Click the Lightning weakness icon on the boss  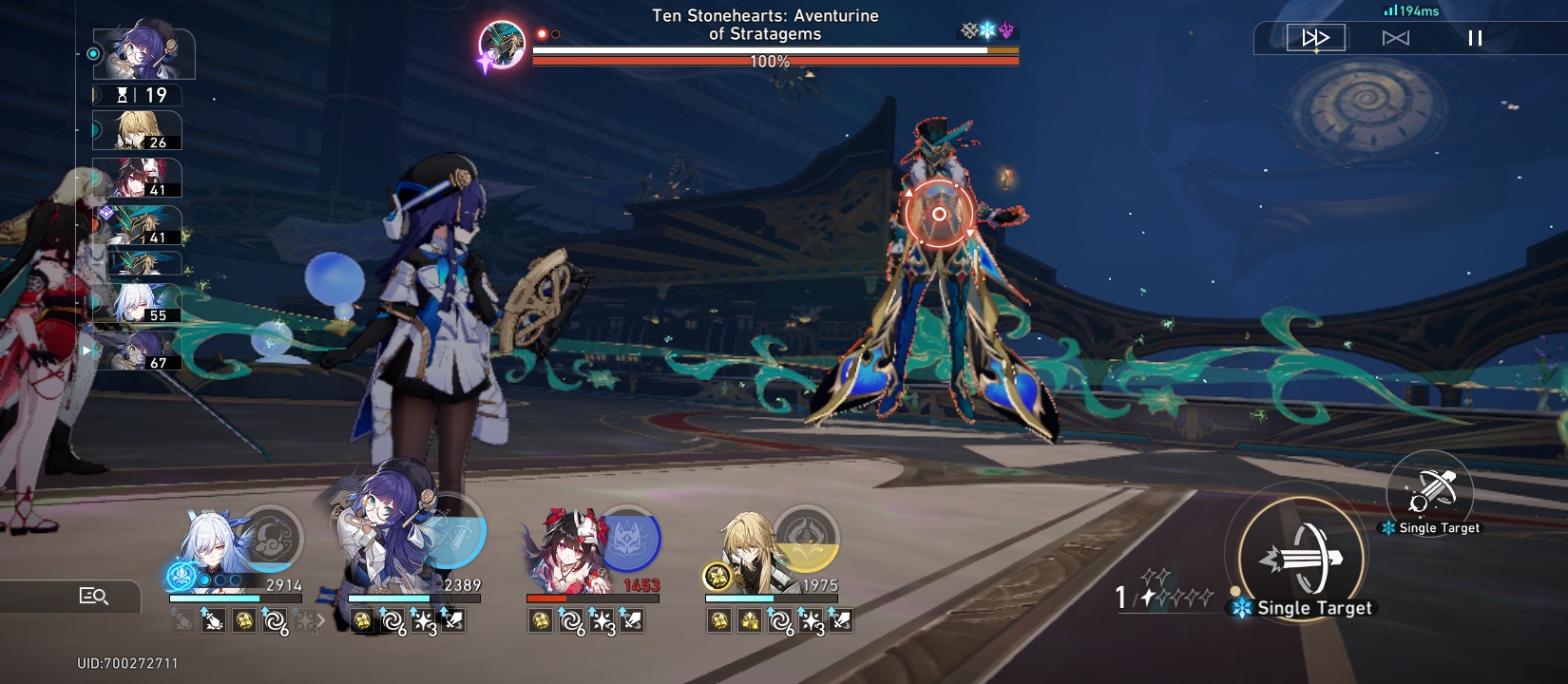point(1007,29)
